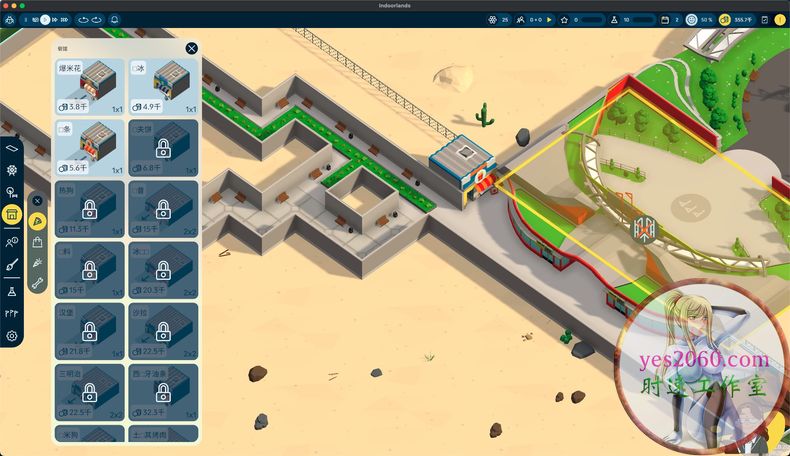The height and width of the screenshot is (456, 790).
Task: Select the paintbrush decoration tool
Action: (x=12, y=265)
